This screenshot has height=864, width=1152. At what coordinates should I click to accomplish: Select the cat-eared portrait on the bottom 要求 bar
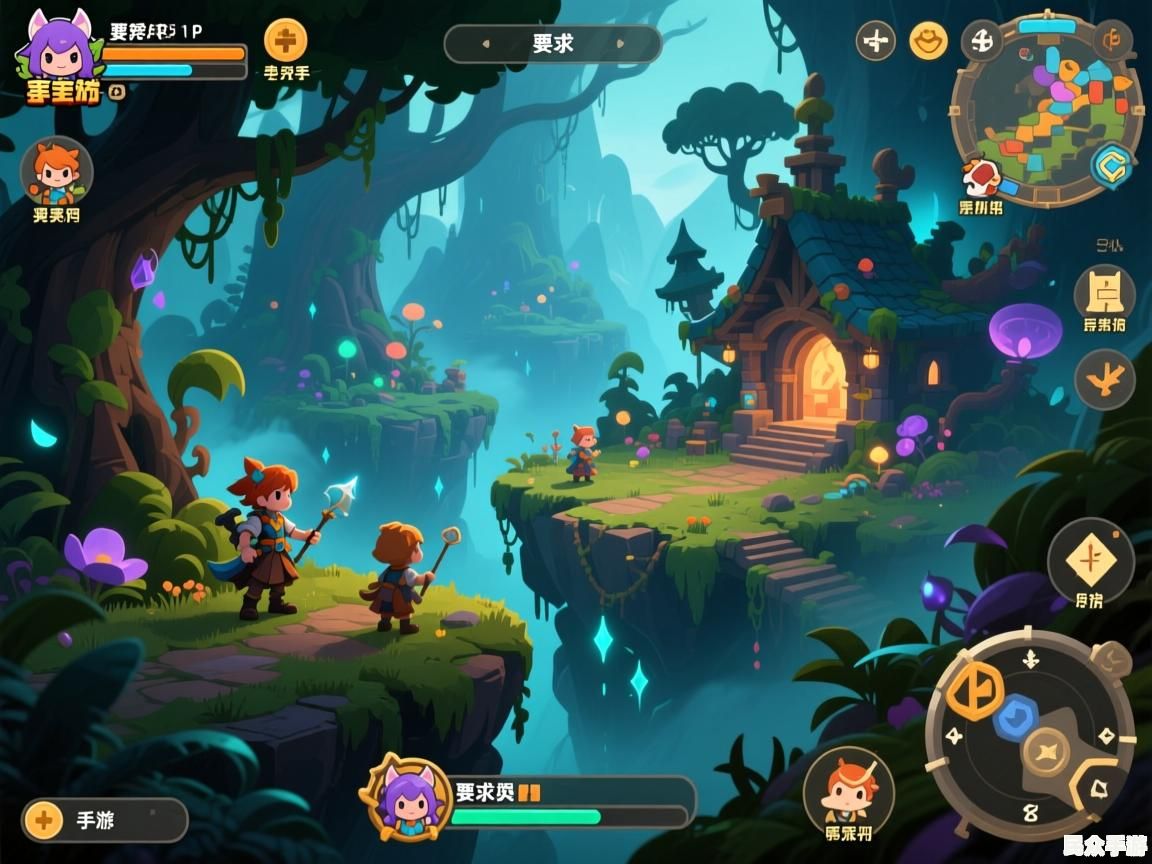point(406,798)
